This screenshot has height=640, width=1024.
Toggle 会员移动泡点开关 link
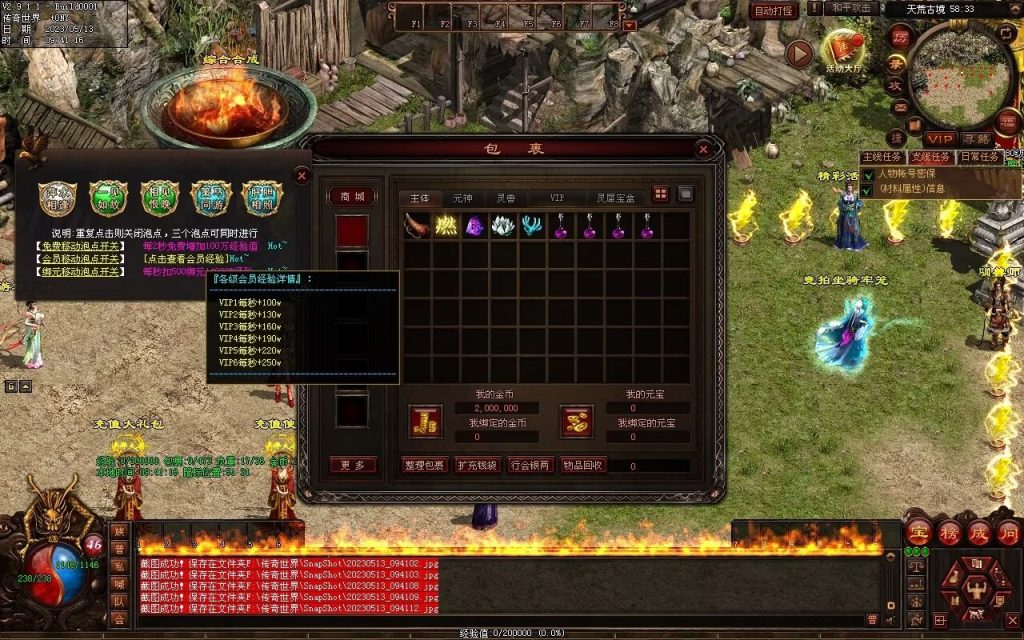tap(82, 258)
